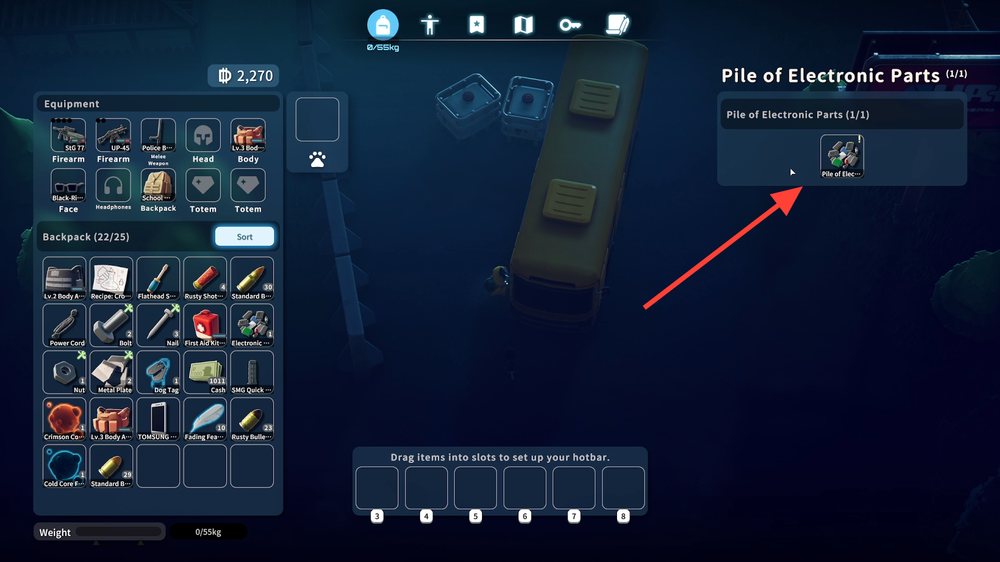Switch to the map tab
The image size is (1000, 562).
pyautogui.click(x=523, y=25)
